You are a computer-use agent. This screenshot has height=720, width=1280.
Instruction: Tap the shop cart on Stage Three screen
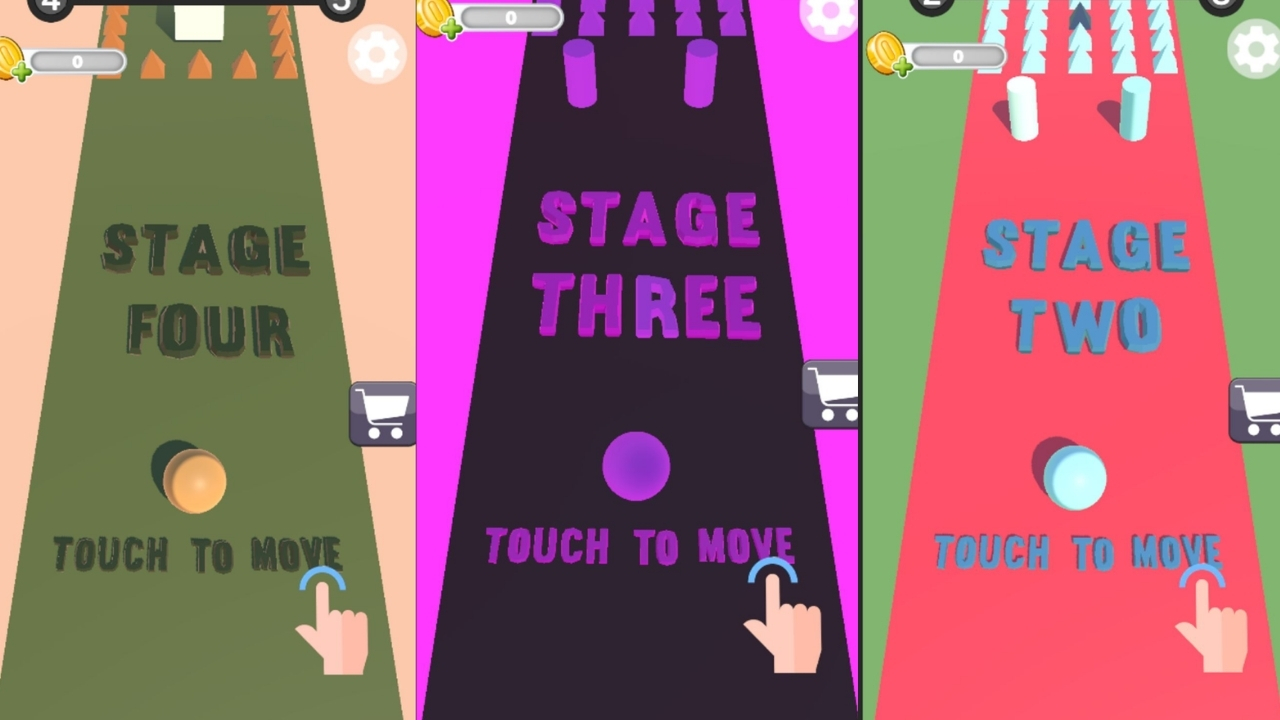832,393
